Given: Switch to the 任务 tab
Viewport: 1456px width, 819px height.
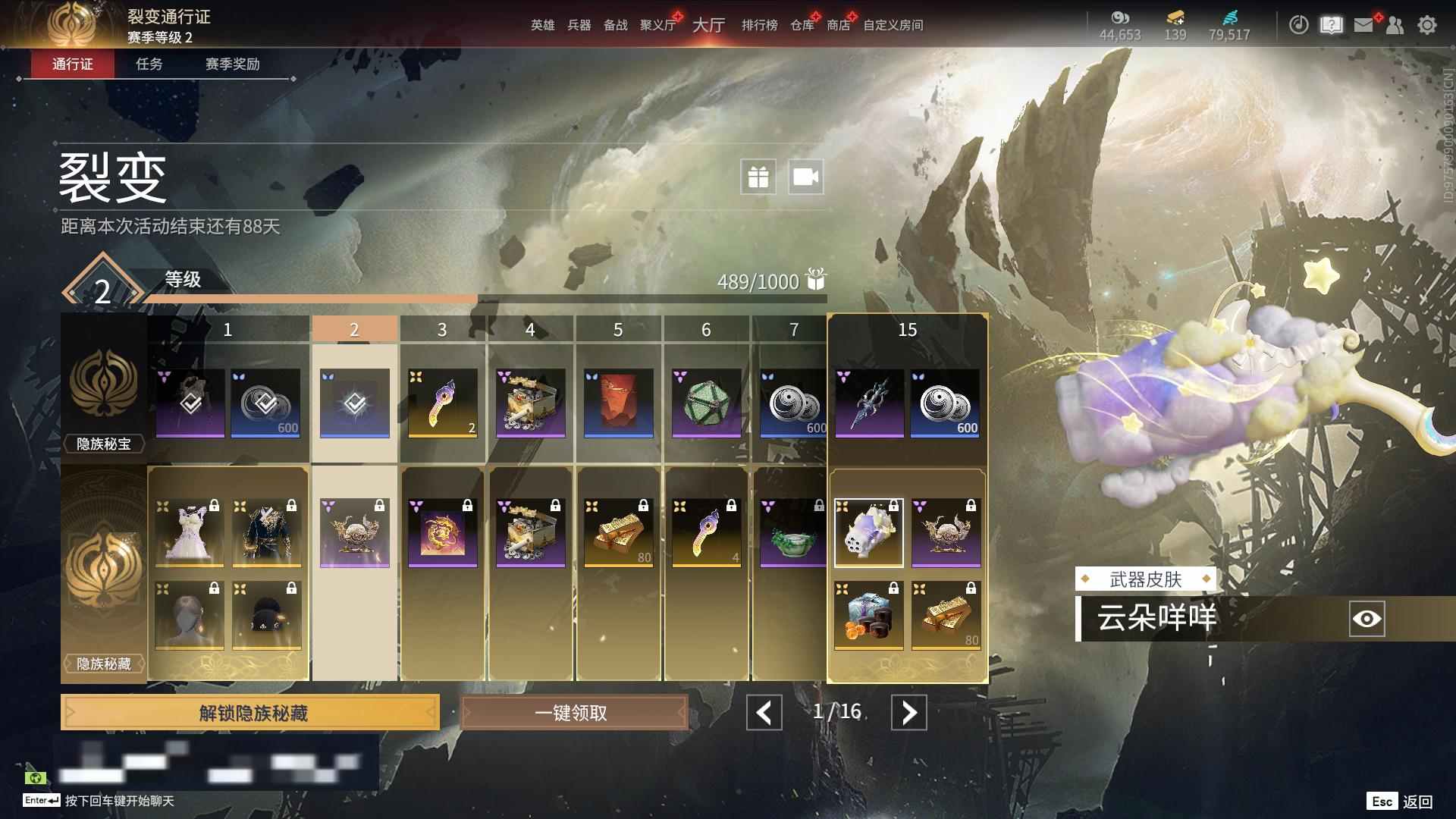Looking at the screenshot, I should click(x=149, y=64).
